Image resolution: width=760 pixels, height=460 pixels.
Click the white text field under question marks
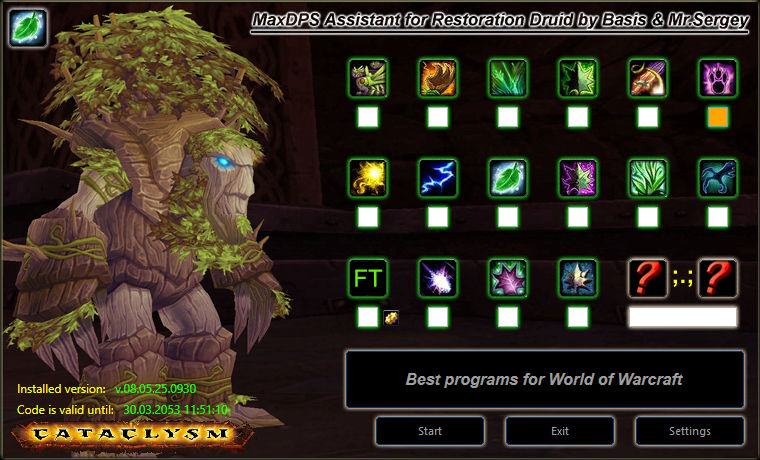683,317
